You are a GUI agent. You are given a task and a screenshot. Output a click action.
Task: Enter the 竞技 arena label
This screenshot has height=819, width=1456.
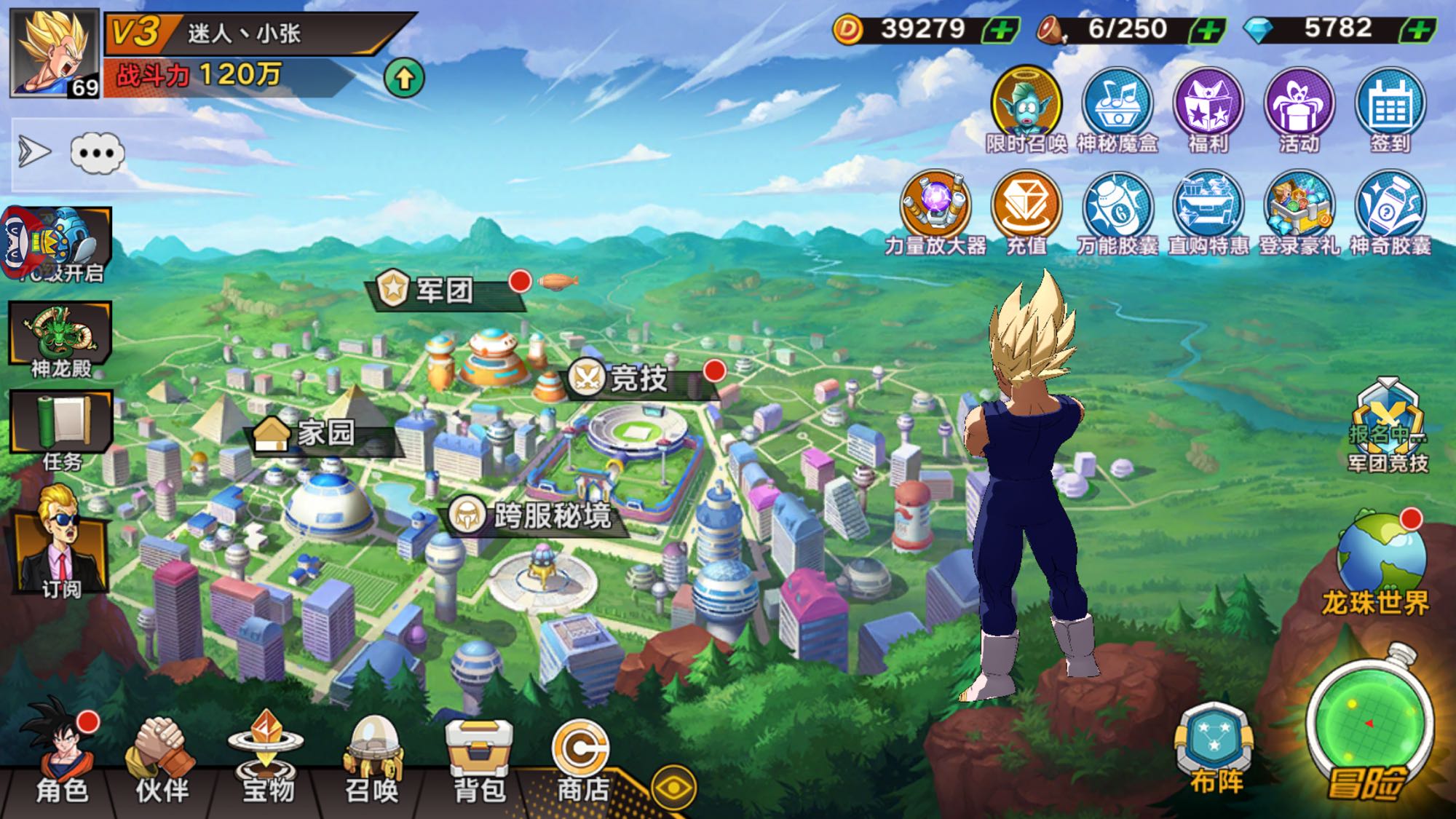(638, 379)
